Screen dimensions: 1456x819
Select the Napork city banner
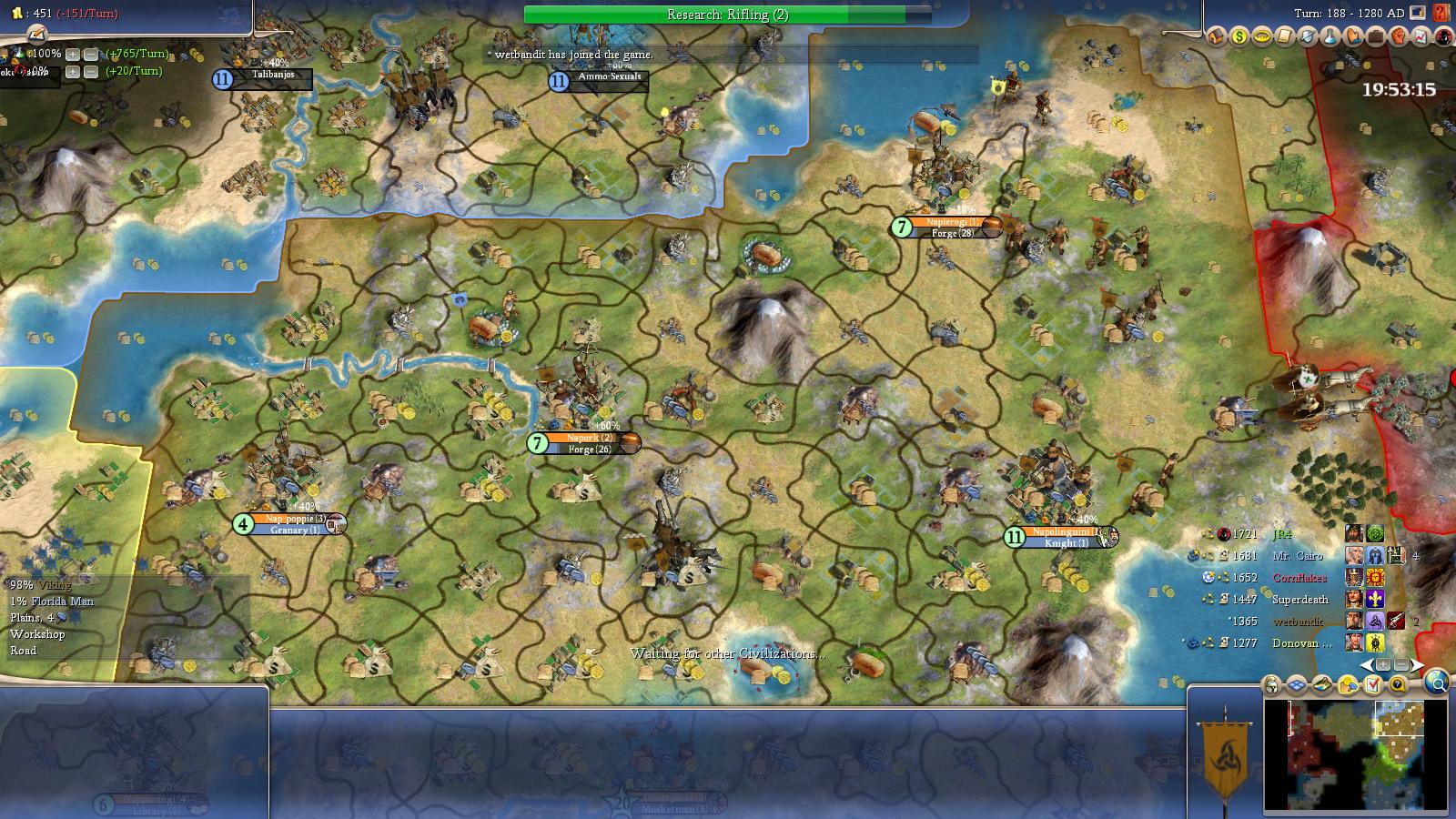click(x=582, y=443)
